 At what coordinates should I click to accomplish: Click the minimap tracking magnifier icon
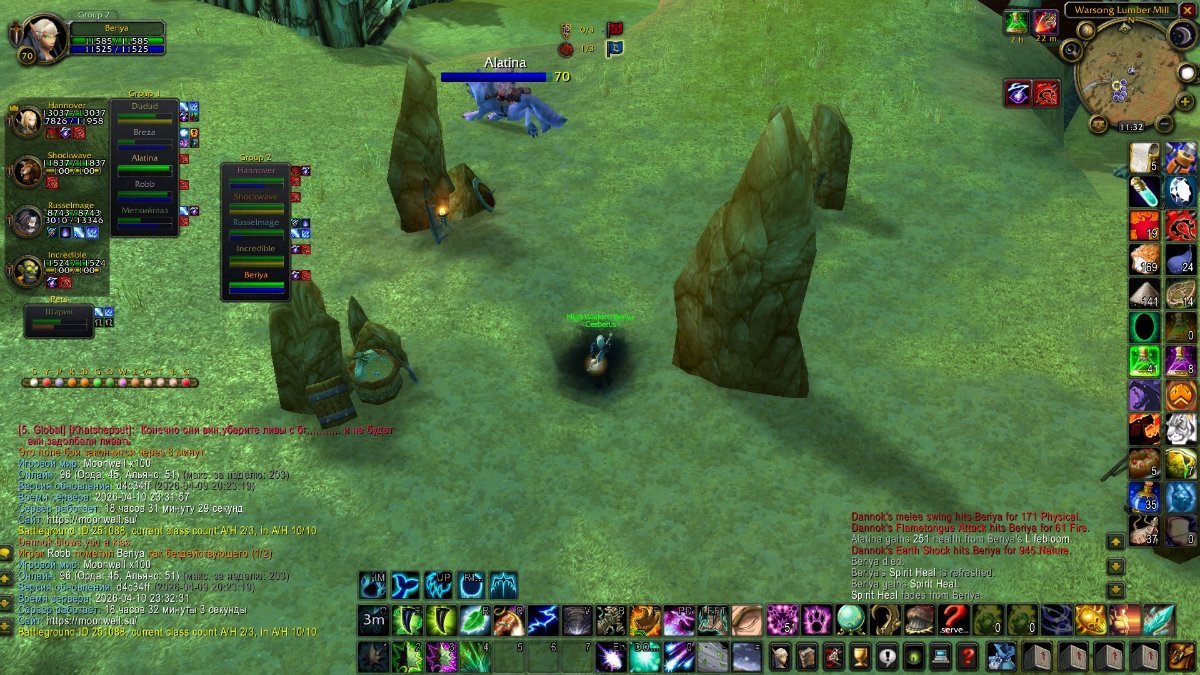1072,49
